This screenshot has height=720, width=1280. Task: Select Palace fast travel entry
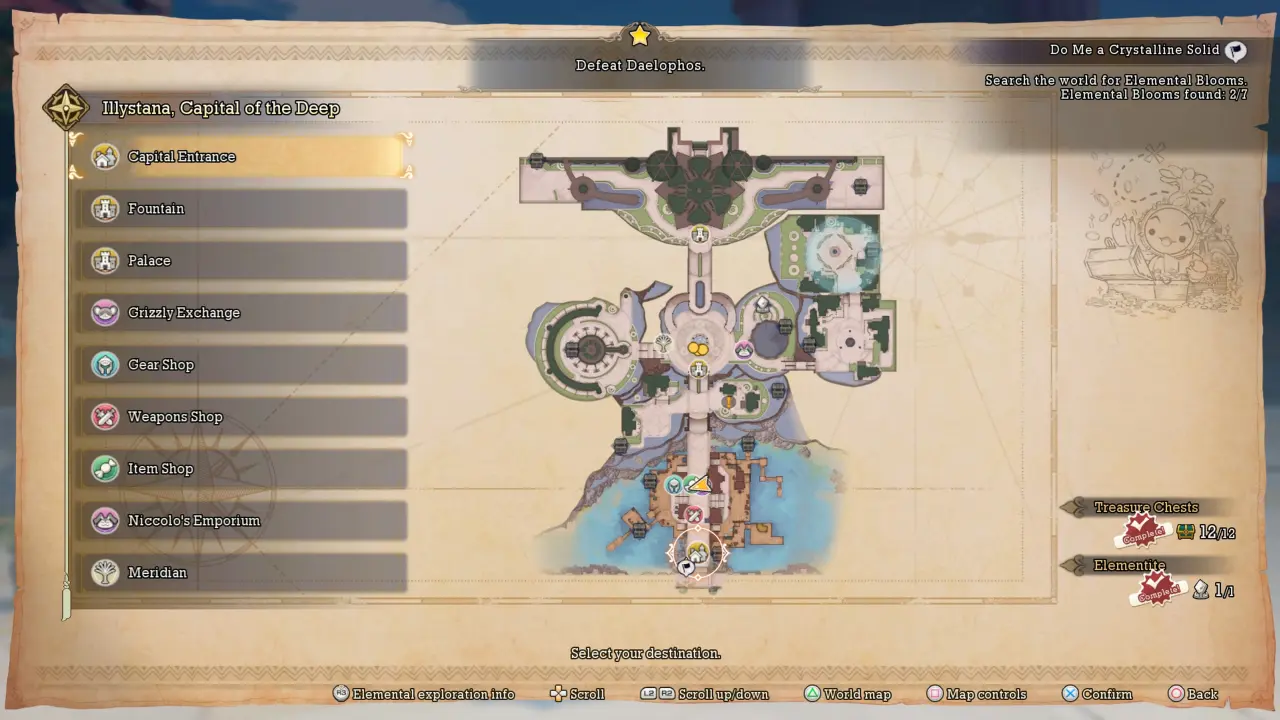pos(240,261)
